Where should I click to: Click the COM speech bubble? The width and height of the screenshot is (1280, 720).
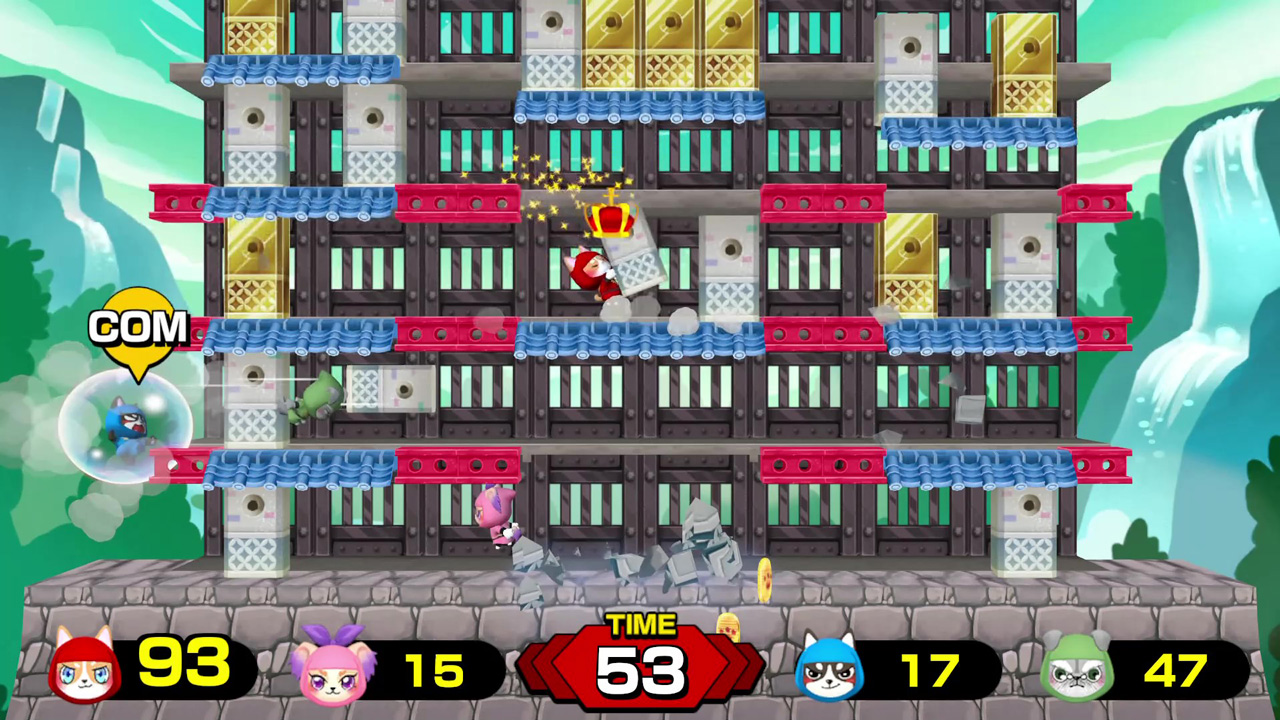138,325
